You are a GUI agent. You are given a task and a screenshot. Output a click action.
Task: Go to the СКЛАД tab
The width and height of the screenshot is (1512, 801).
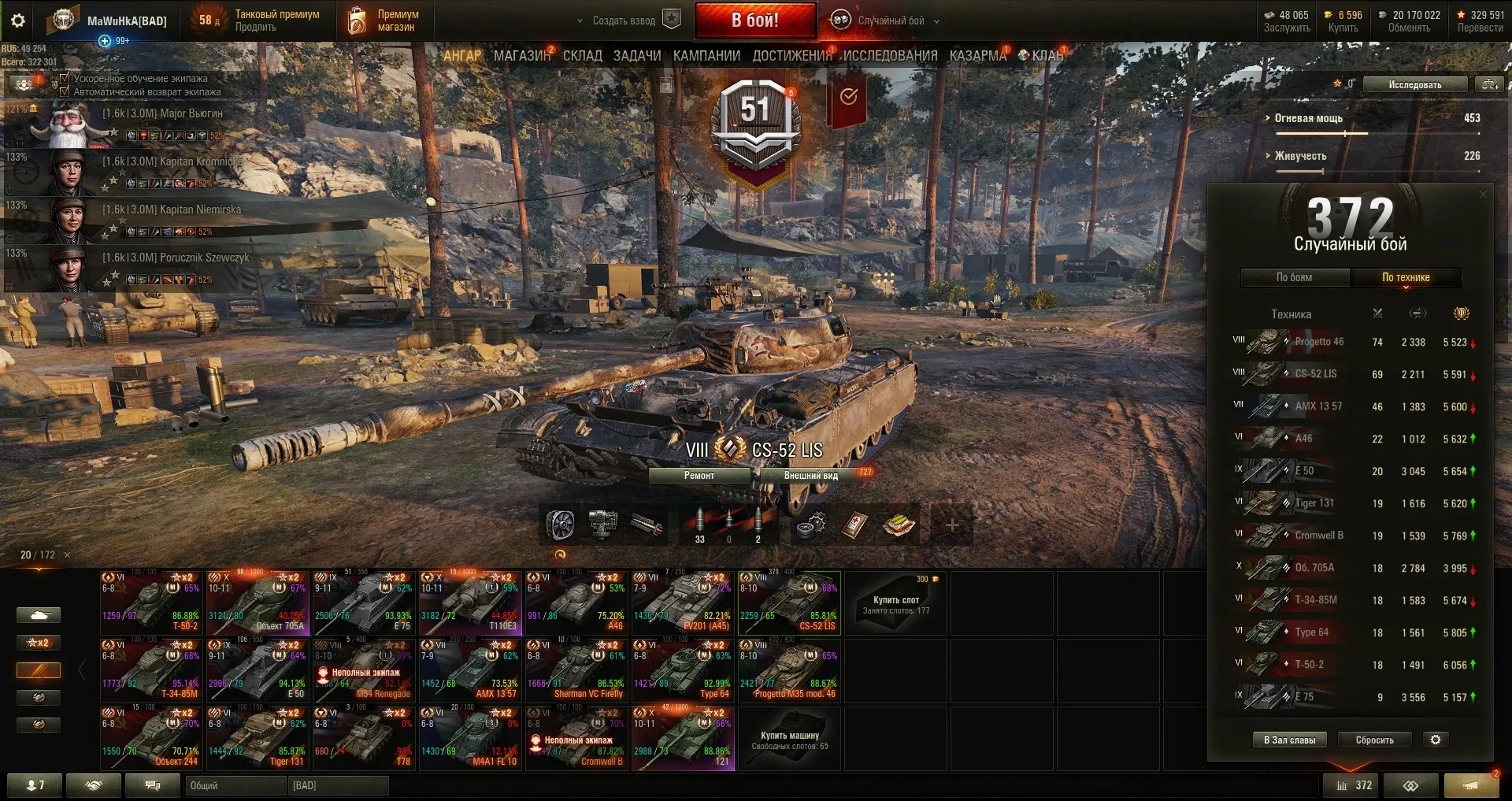[582, 56]
